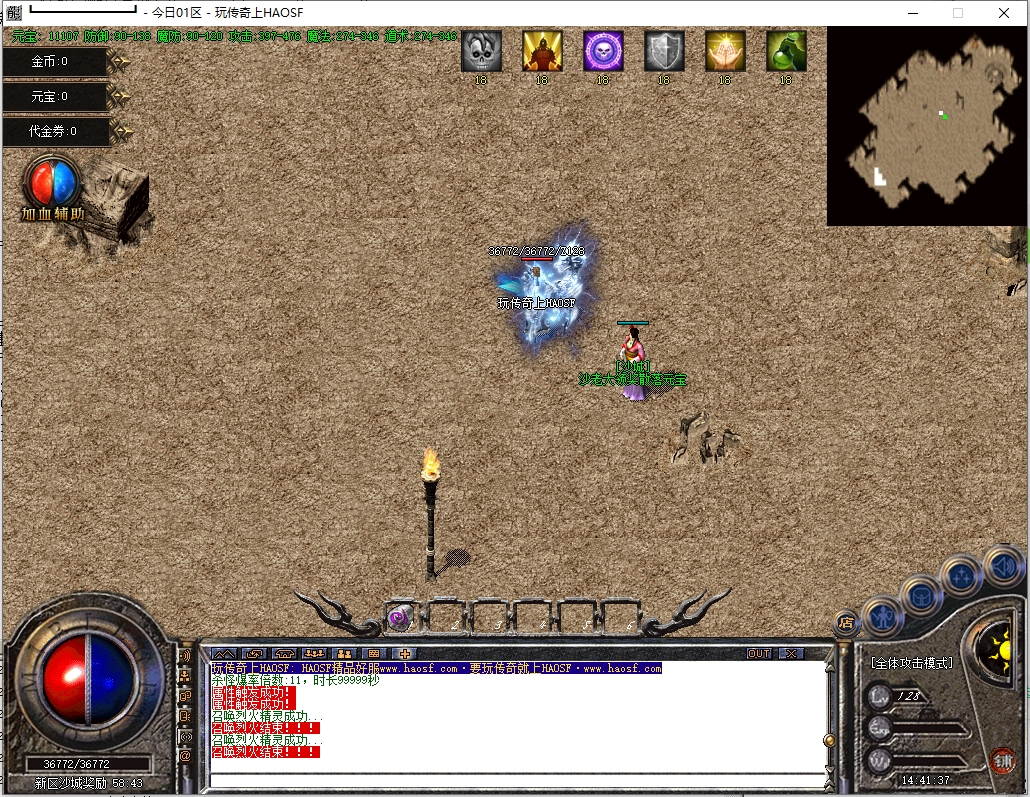1030x797 pixels.
Task: Open the bag inventory round button
Action: [x=921, y=595]
